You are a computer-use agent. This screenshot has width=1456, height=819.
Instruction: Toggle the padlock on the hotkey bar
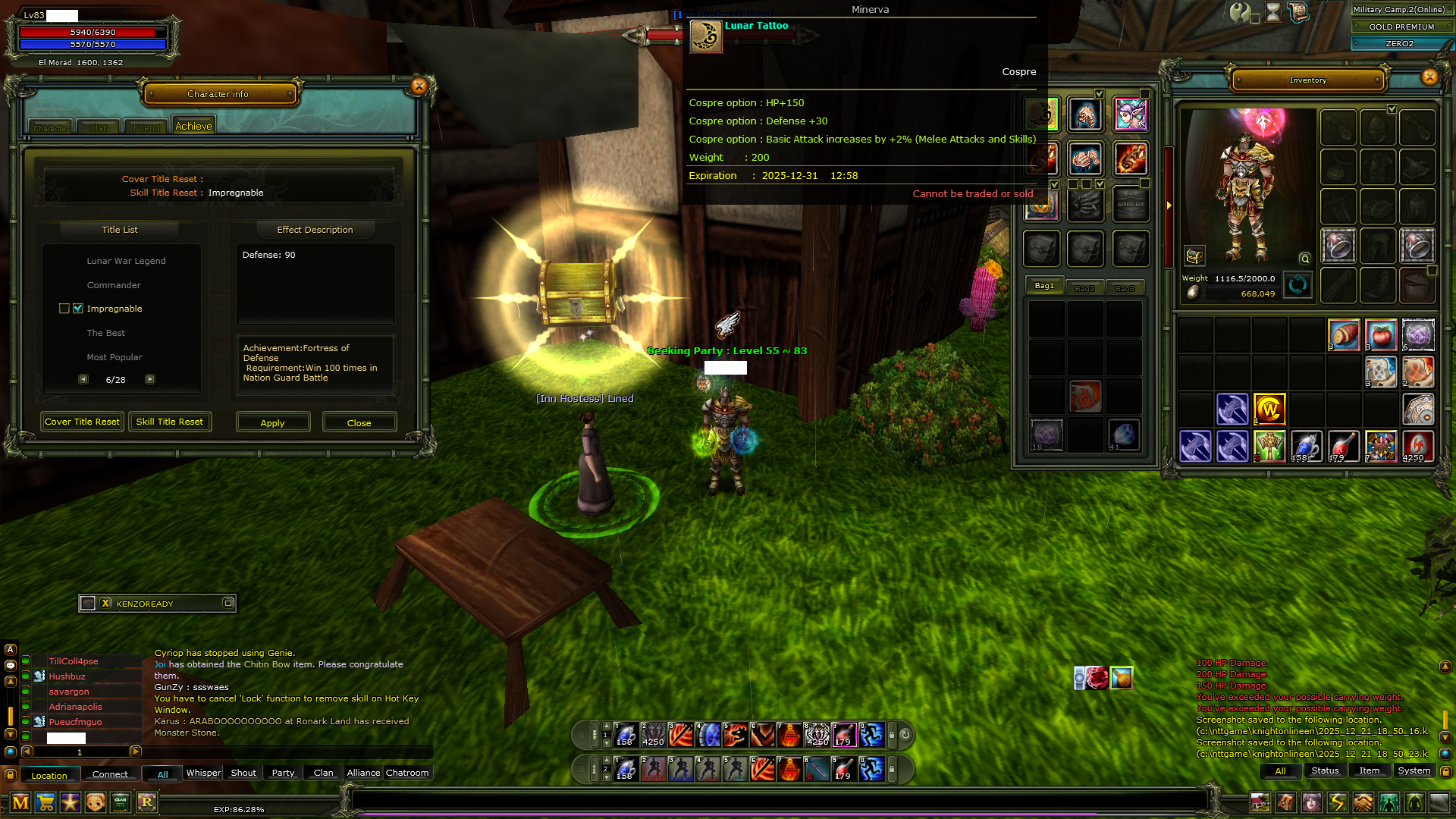coord(892,734)
